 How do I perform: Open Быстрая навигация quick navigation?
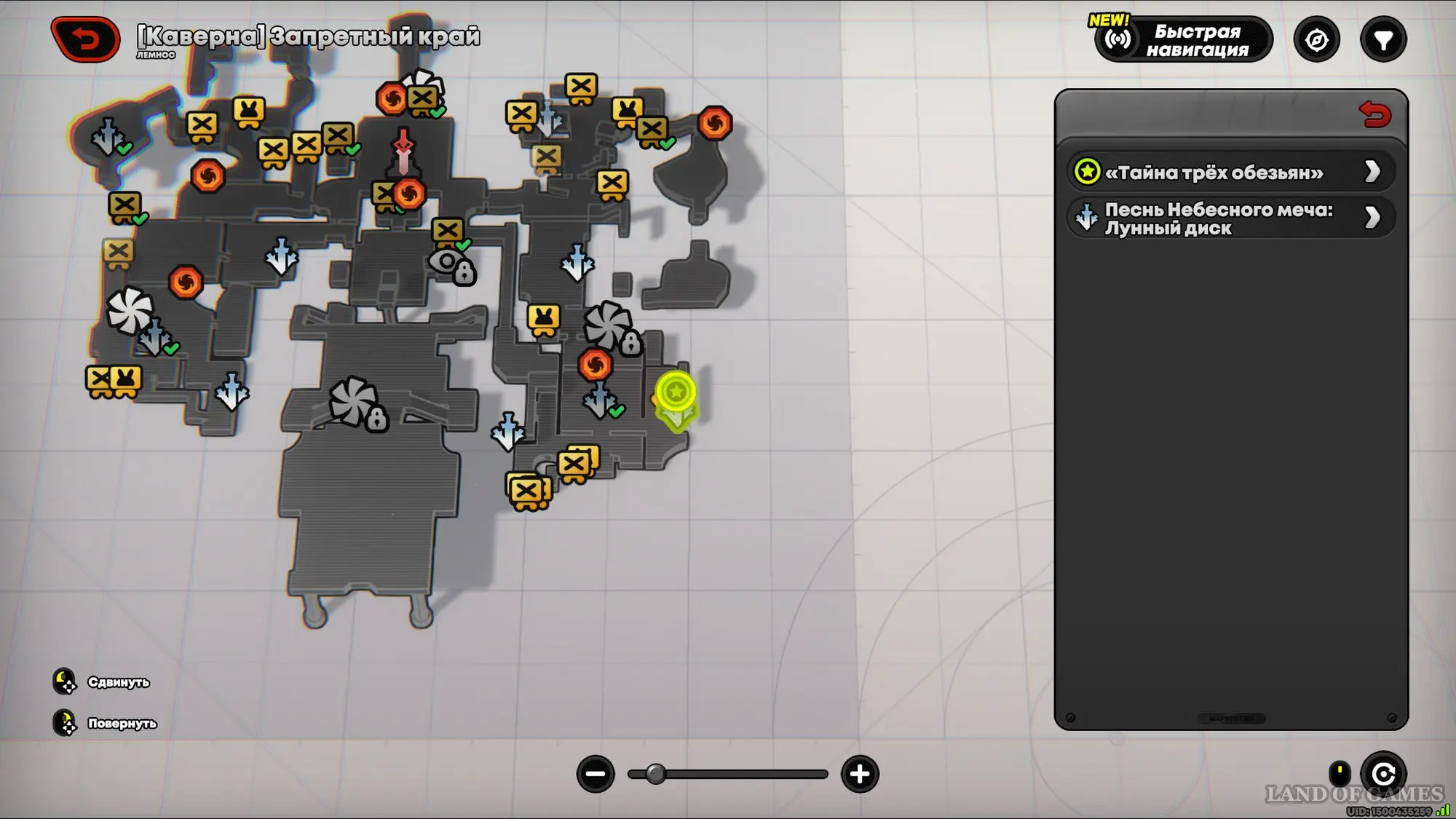point(1184,40)
